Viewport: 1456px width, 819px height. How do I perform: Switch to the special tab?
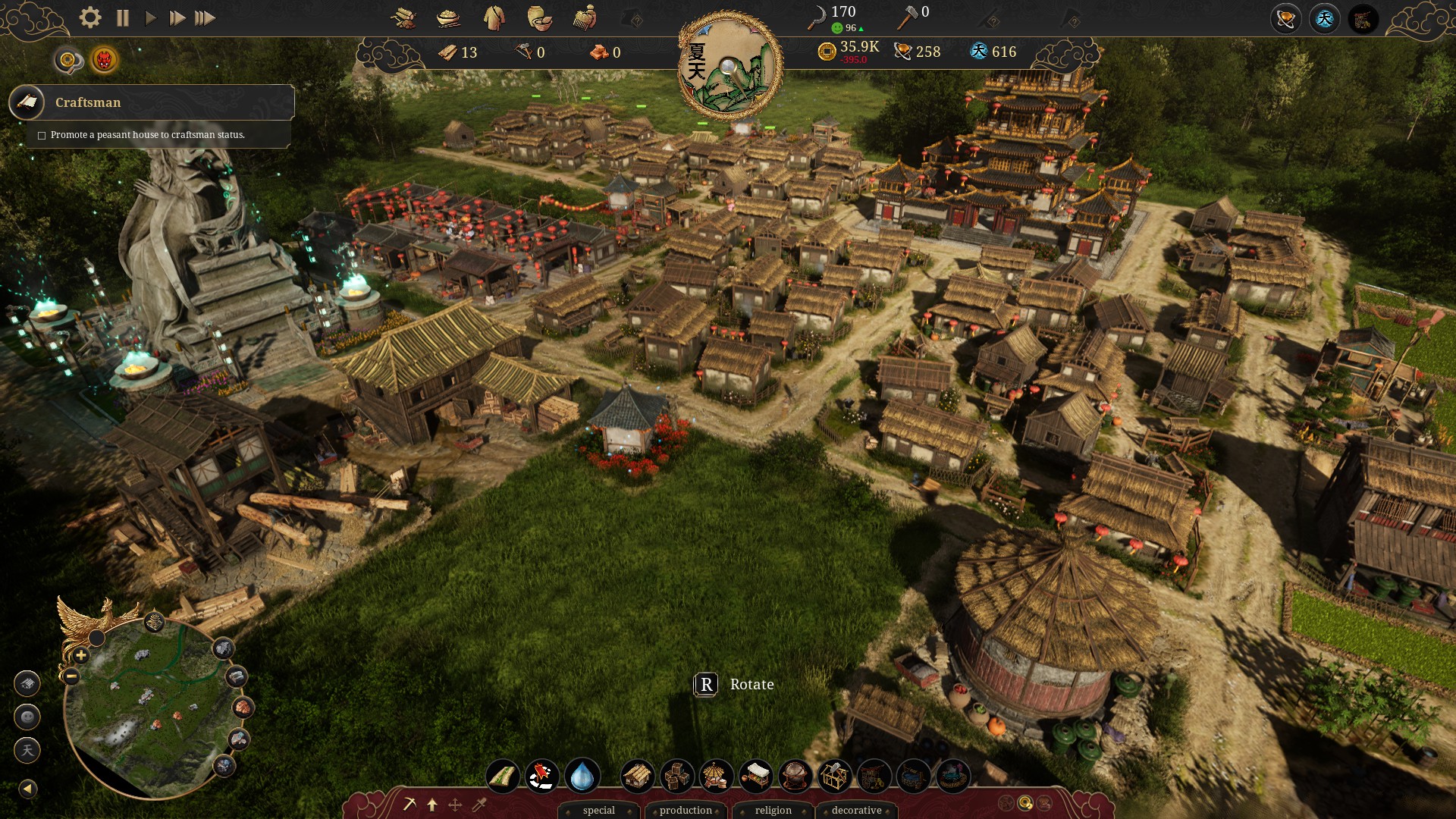pos(598,810)
